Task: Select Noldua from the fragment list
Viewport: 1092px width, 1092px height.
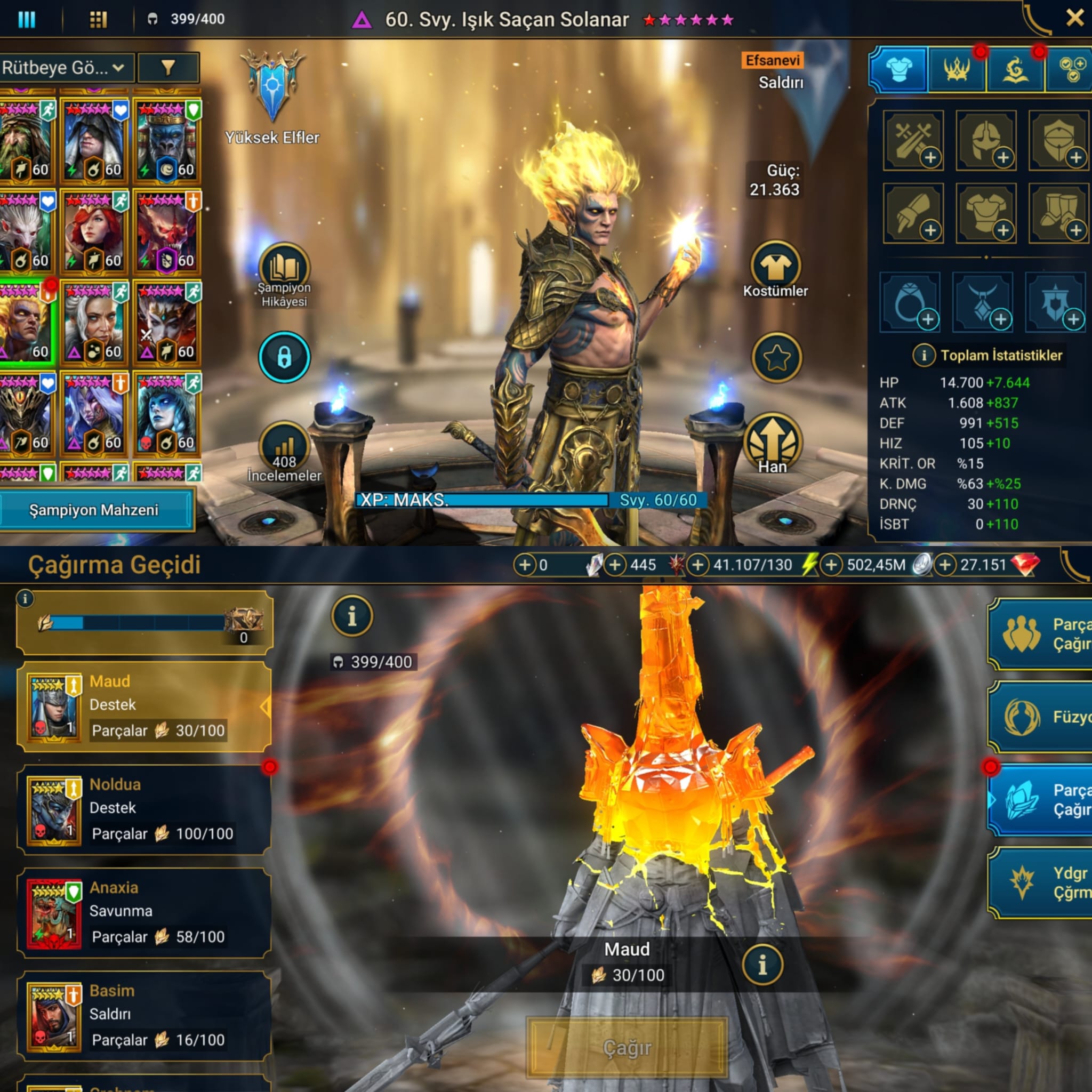Action: tap(144, 809)
